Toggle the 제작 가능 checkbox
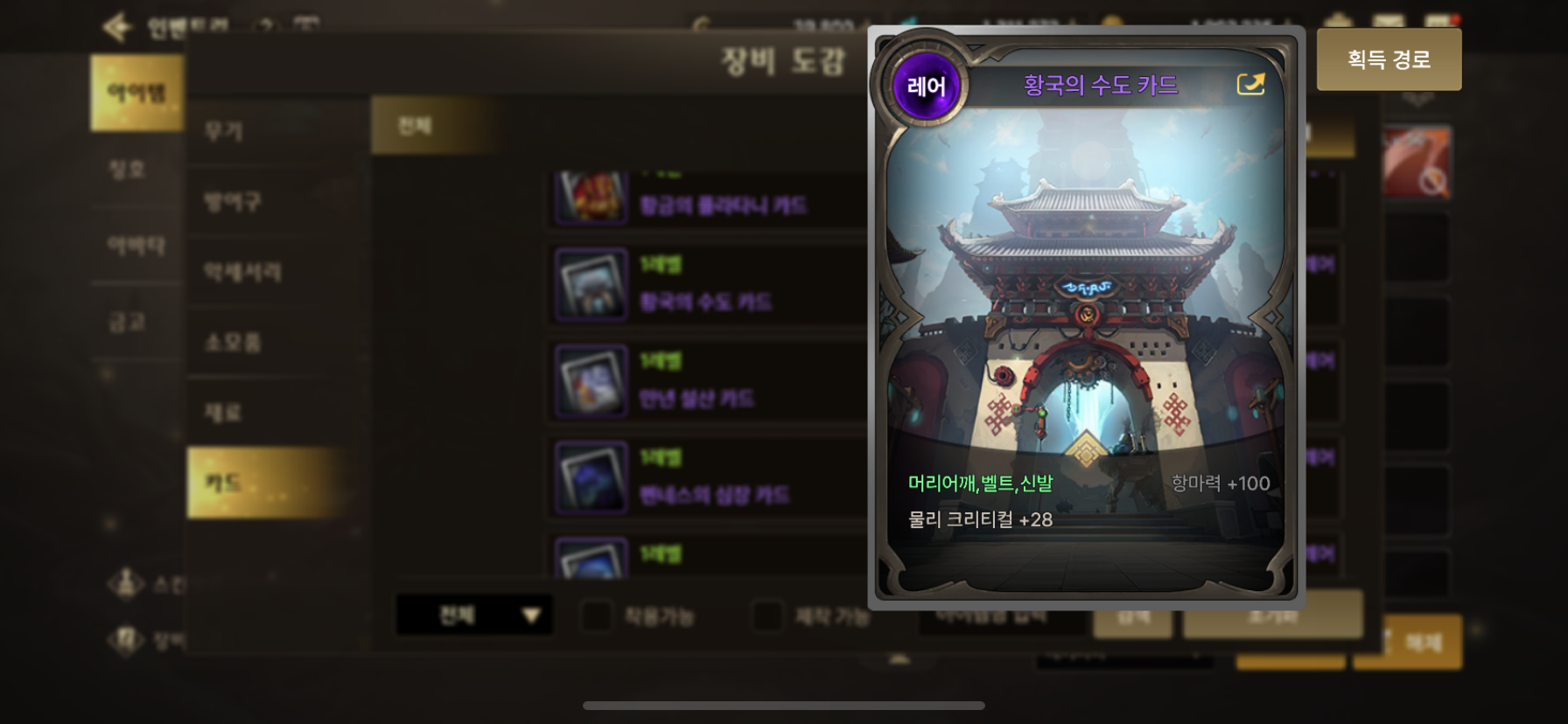 click(767, 616)
